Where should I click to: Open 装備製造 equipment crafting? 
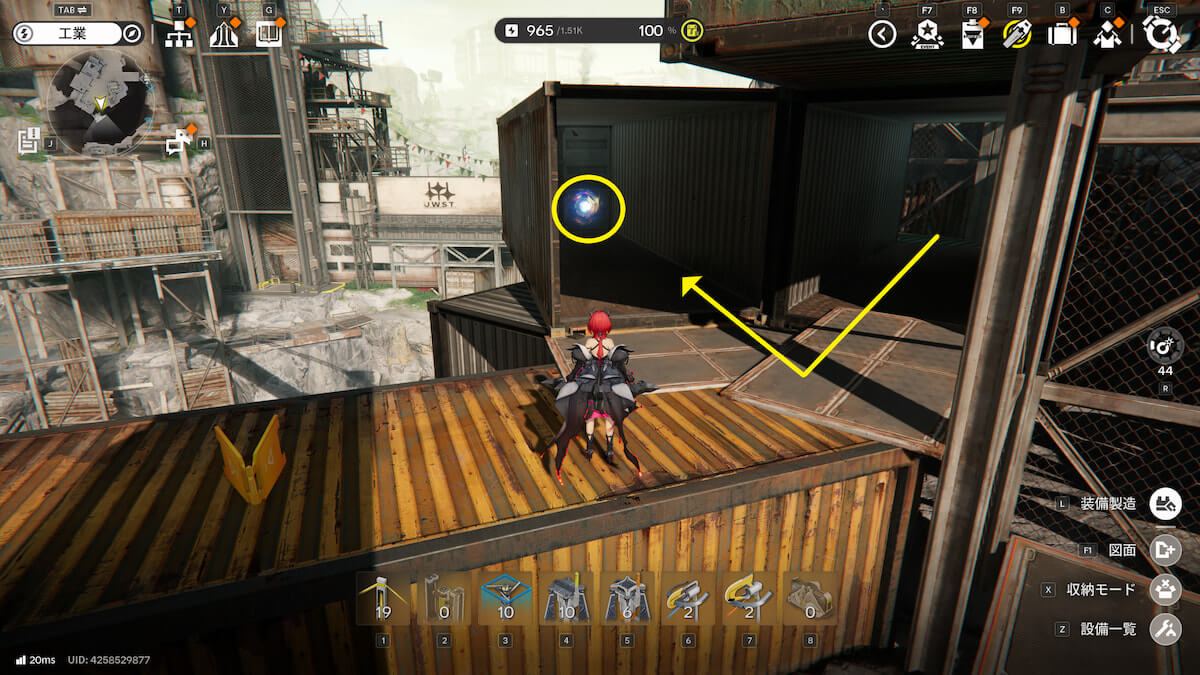(1162, 504)
